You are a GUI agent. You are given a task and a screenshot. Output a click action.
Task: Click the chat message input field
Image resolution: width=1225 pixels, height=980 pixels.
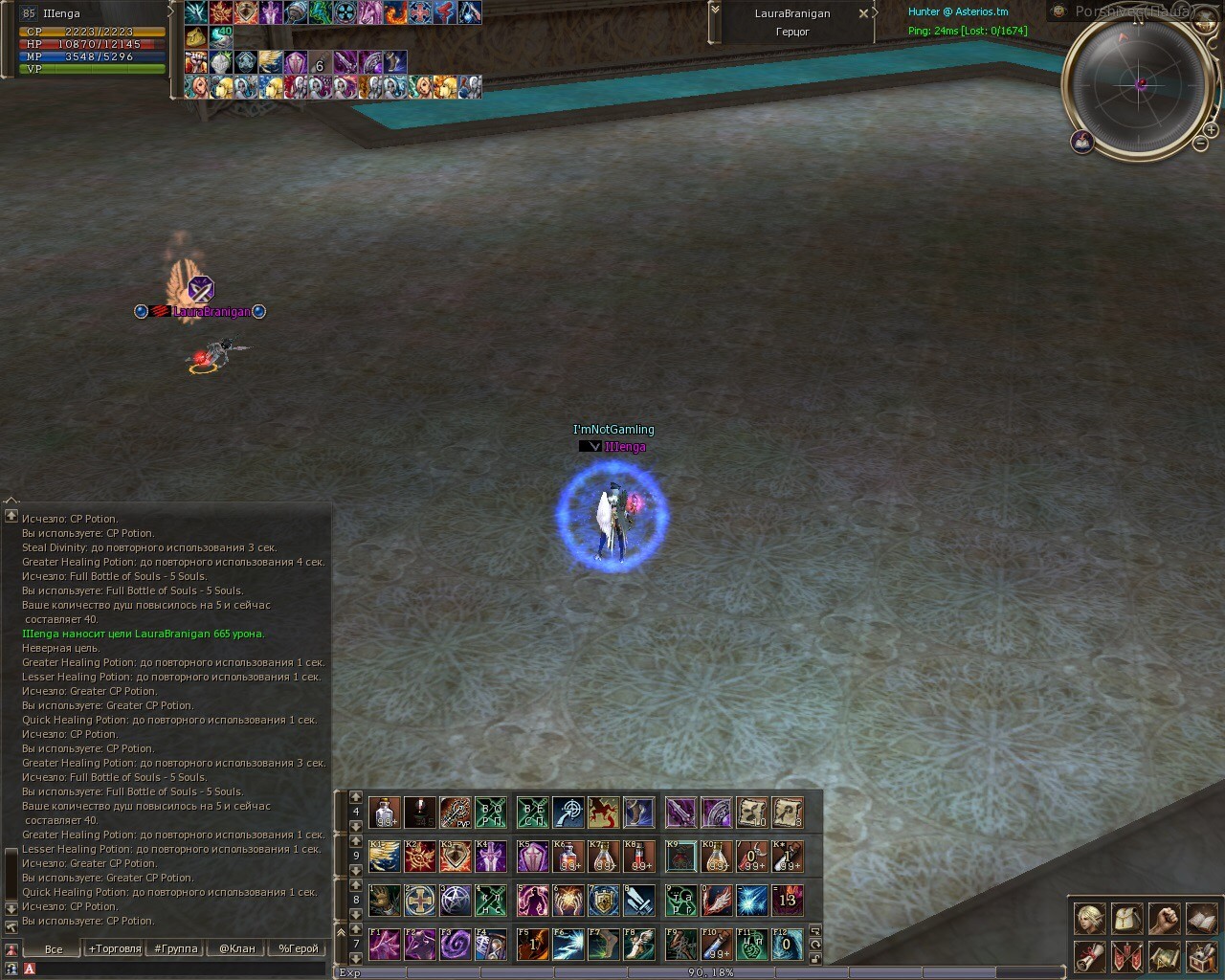177,969
